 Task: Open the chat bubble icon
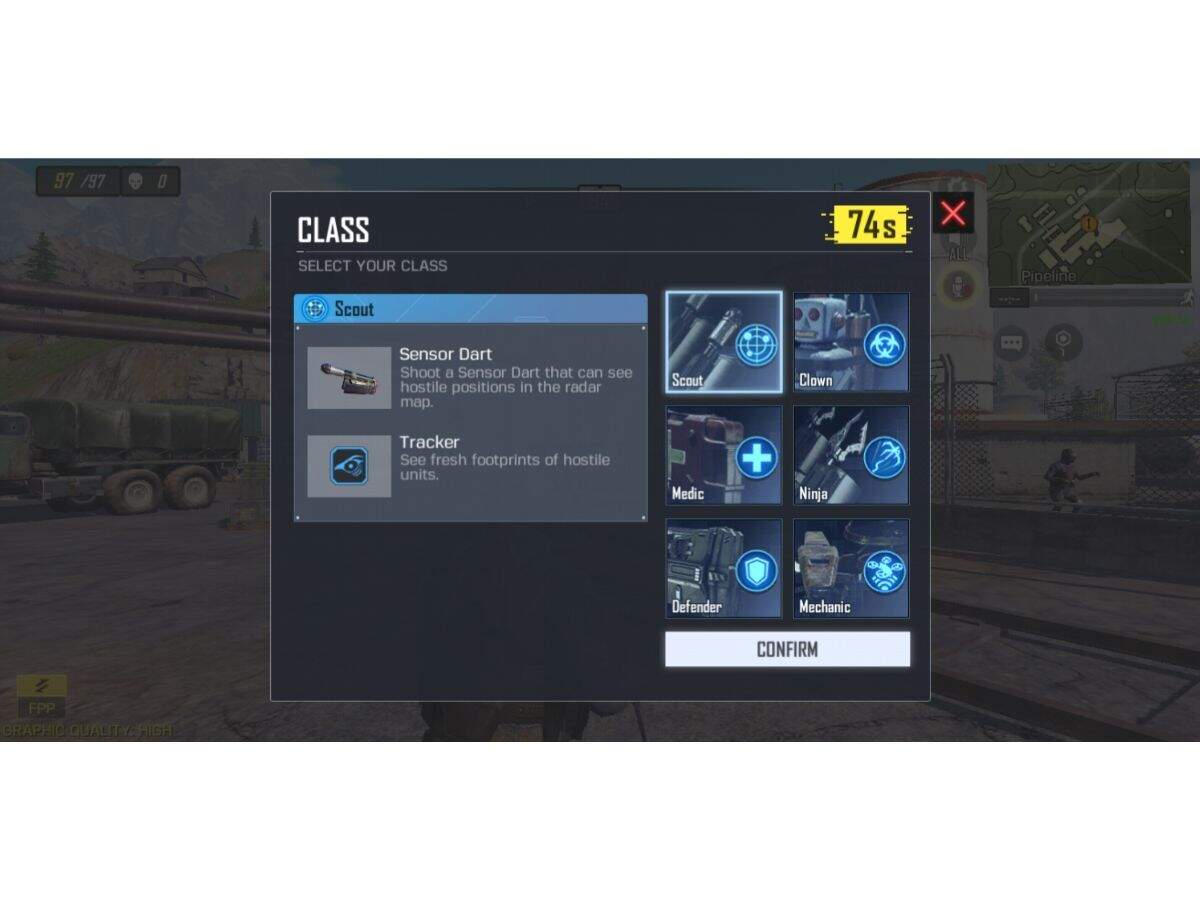(1011, 343)
